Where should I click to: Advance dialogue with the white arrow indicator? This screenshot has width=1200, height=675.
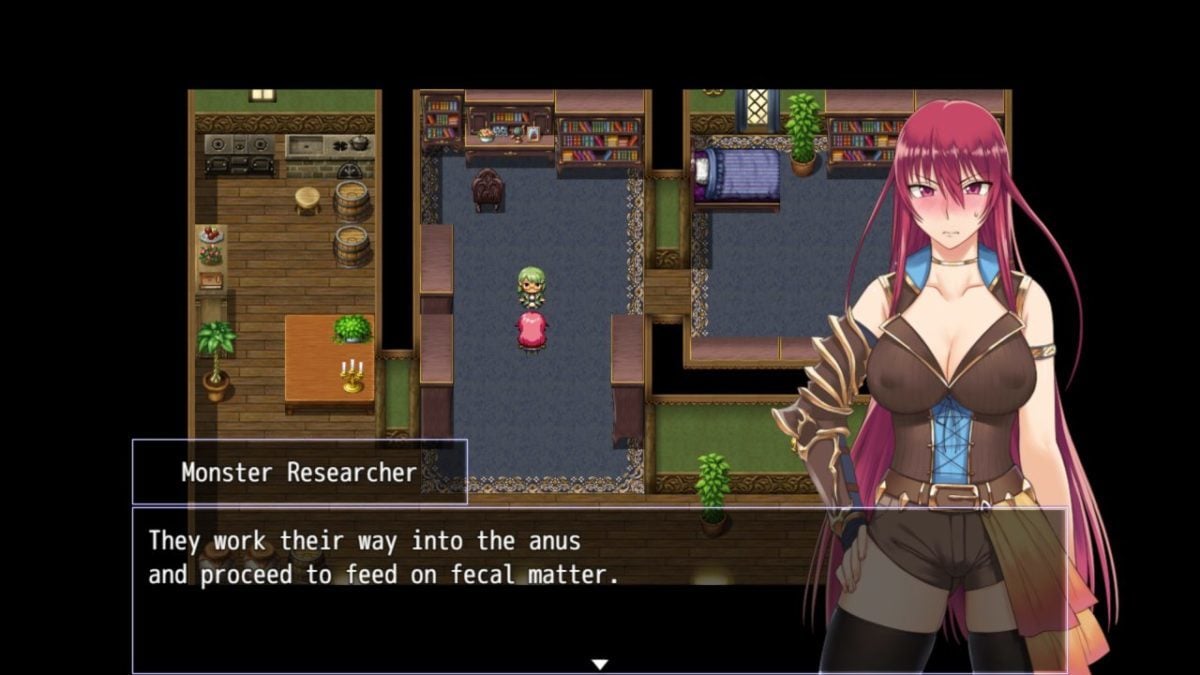pyautogui.click(x=599, y=664)
